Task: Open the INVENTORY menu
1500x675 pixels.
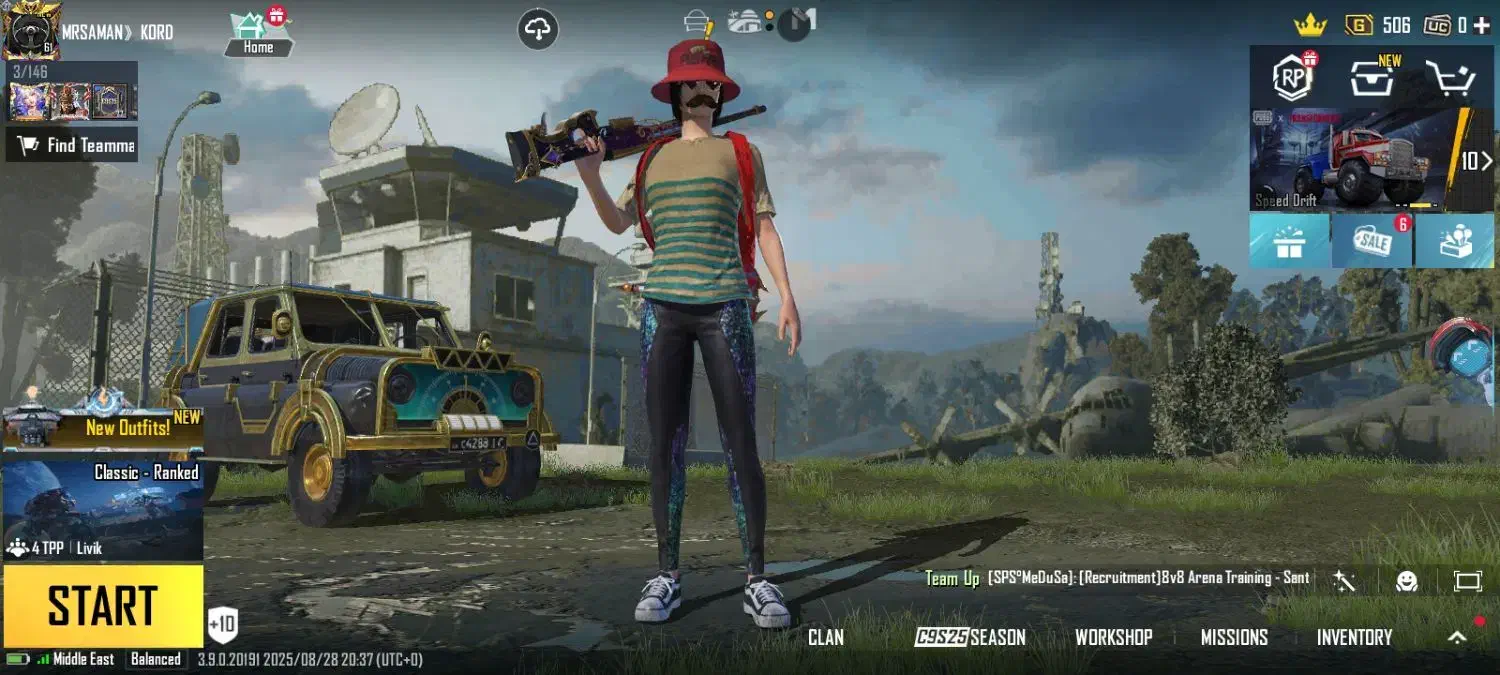Action: (1354, 637)
